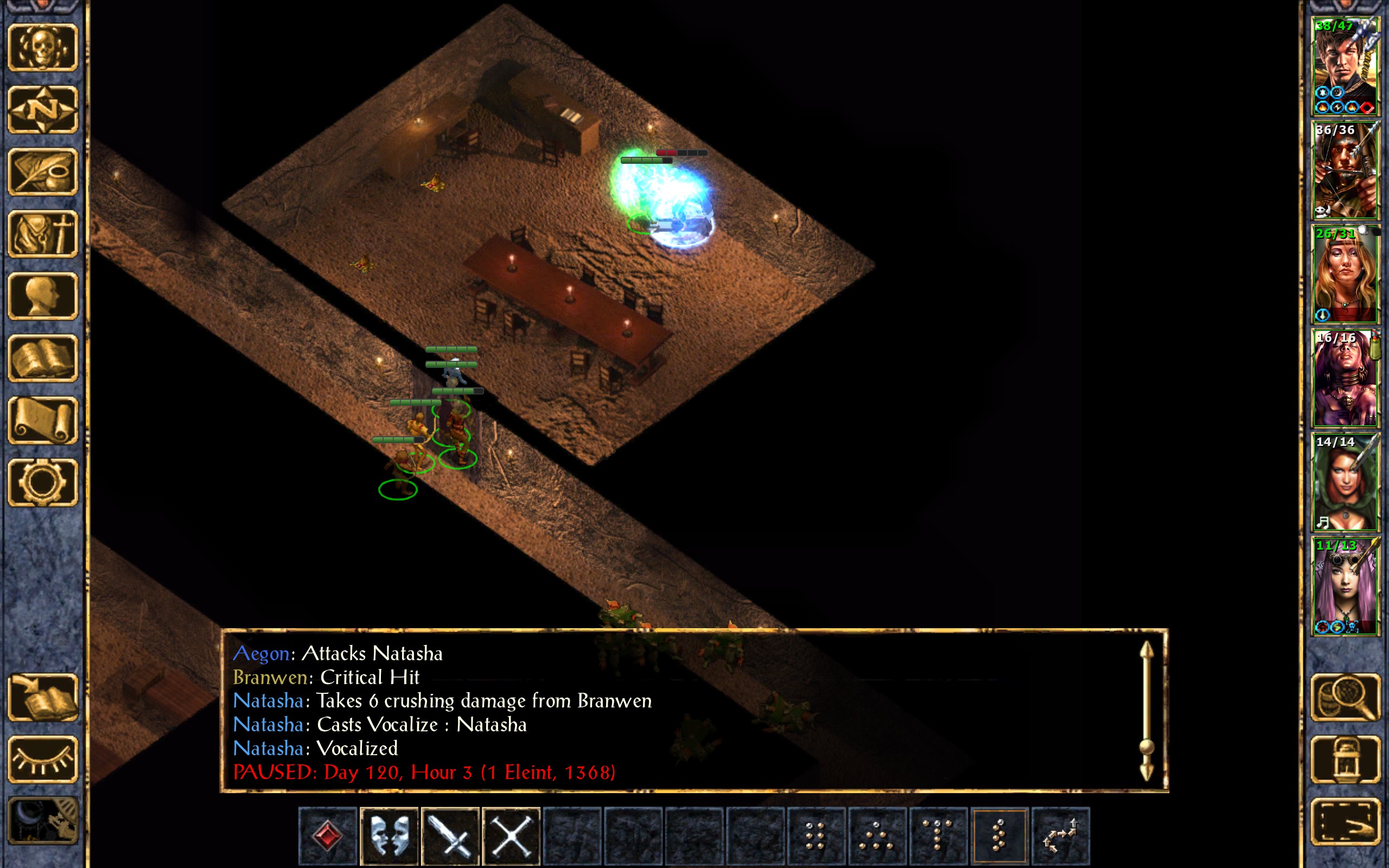This screenshot has width=1389, height=868.
Task: Click the masks talk button on the action bar
Action: pyautogui.click(x=389, y=835)
